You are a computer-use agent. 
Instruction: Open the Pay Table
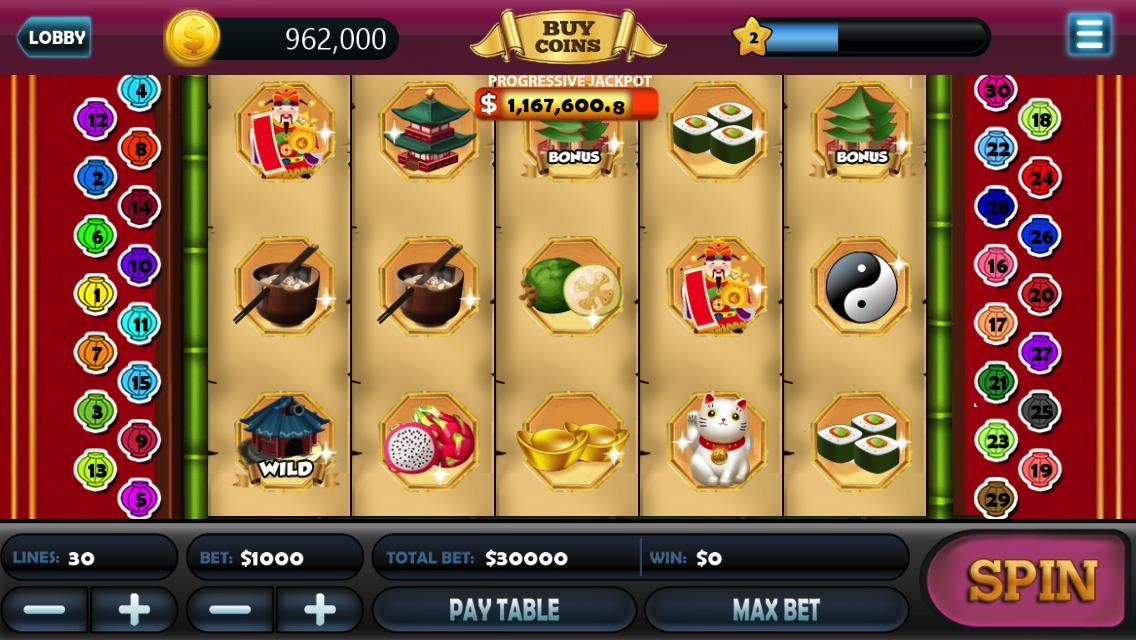pyautogui.click(x=504, y=609)
